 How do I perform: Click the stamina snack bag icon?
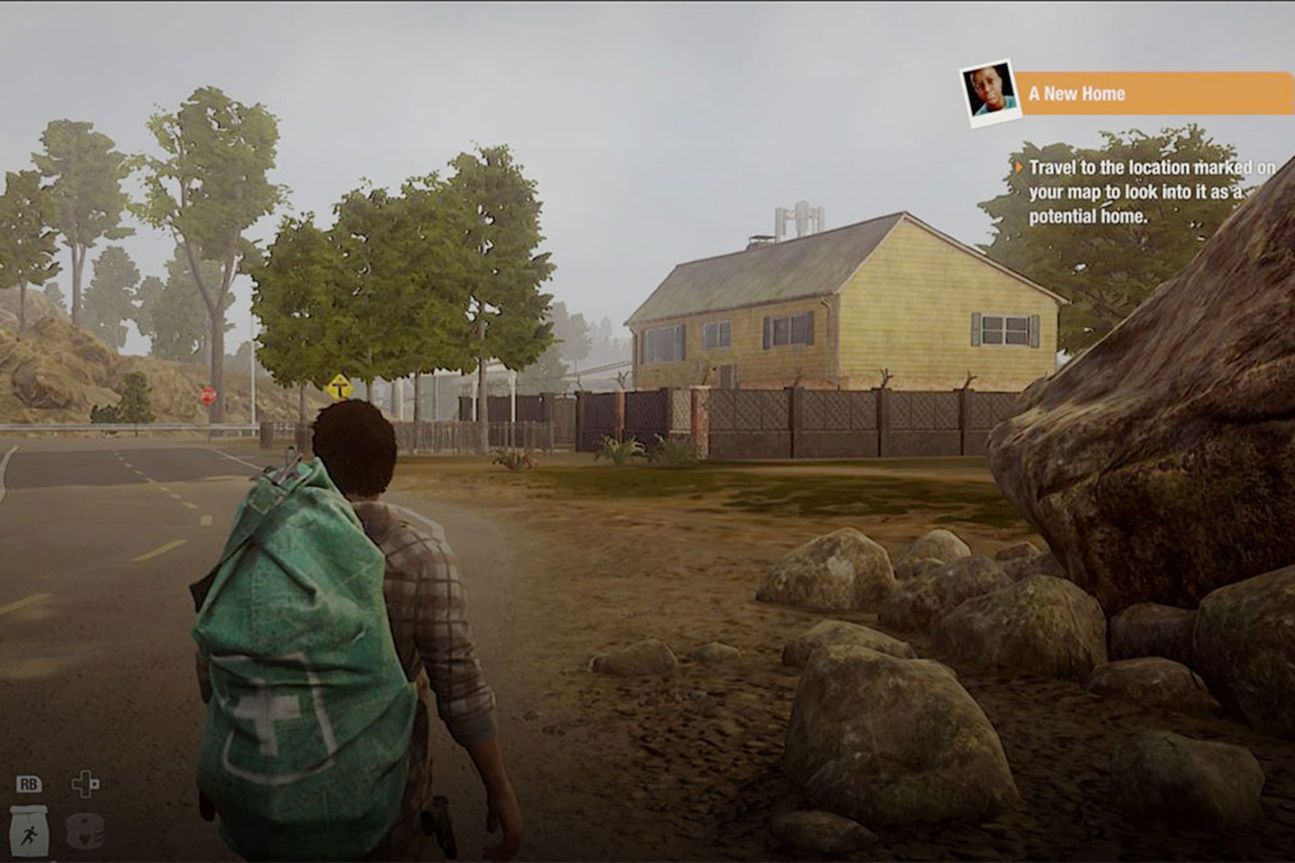(29, 830)
